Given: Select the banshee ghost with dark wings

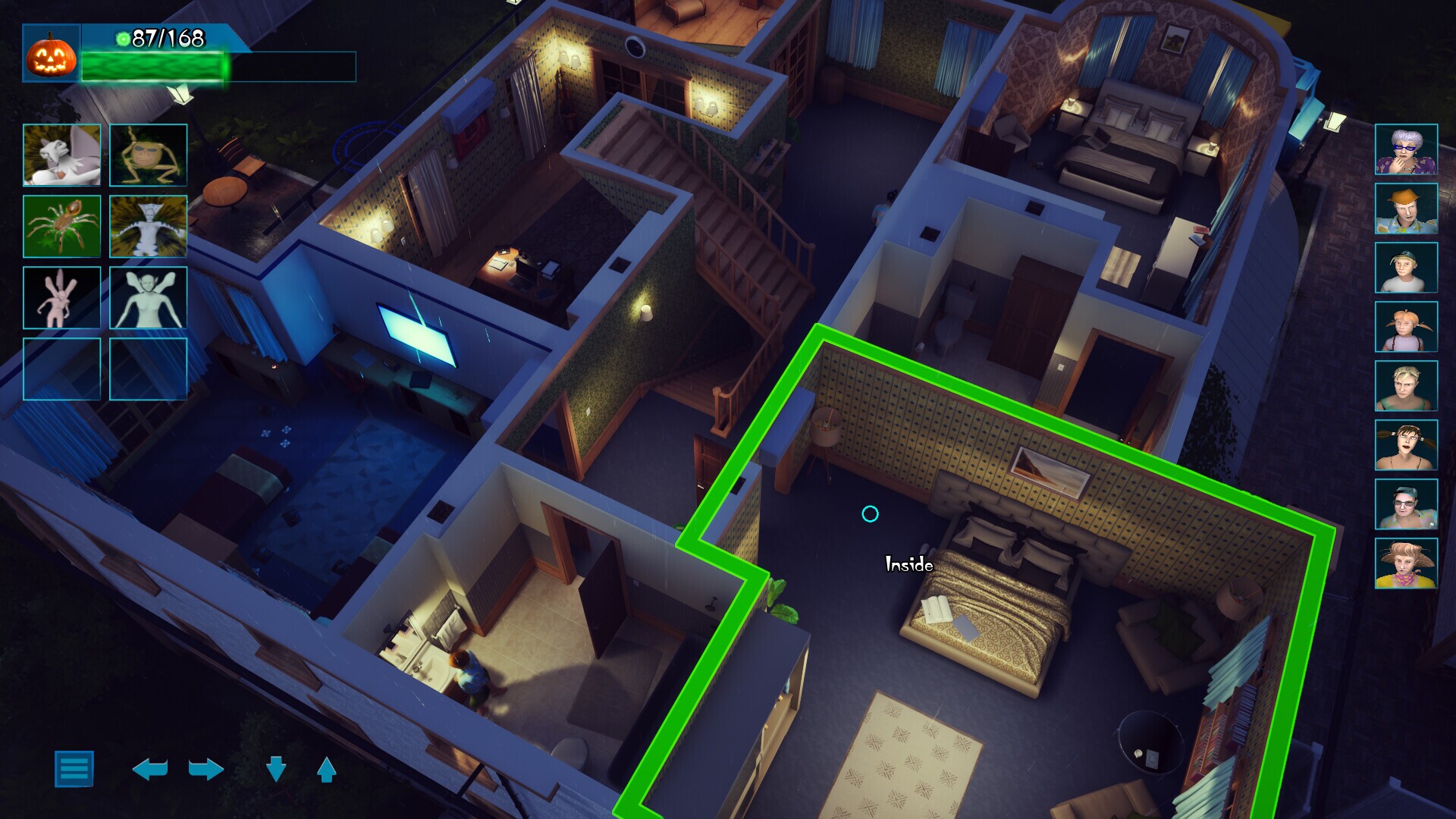Looking at the screenshot, I should coord(148,225).
